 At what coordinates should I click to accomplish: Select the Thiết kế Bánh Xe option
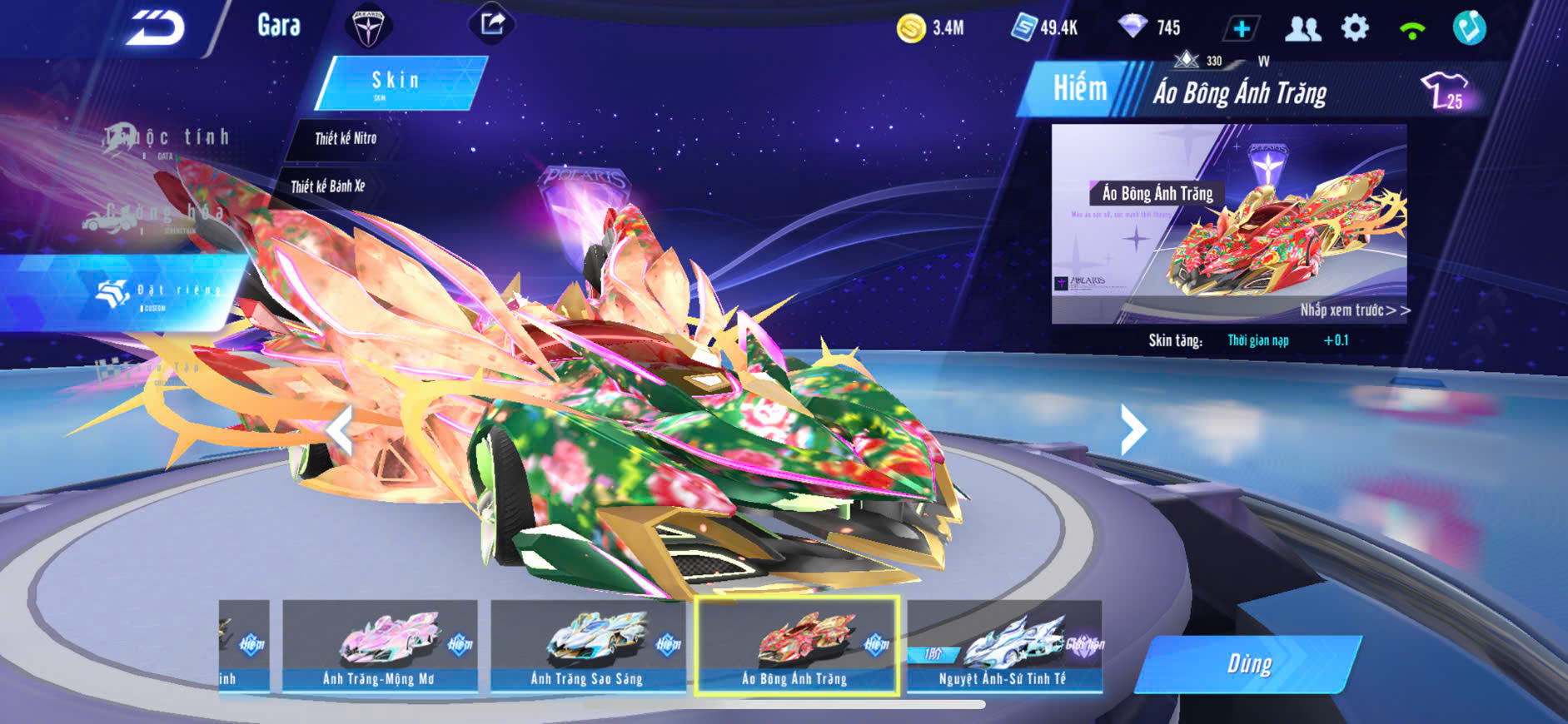coord(328,186)
